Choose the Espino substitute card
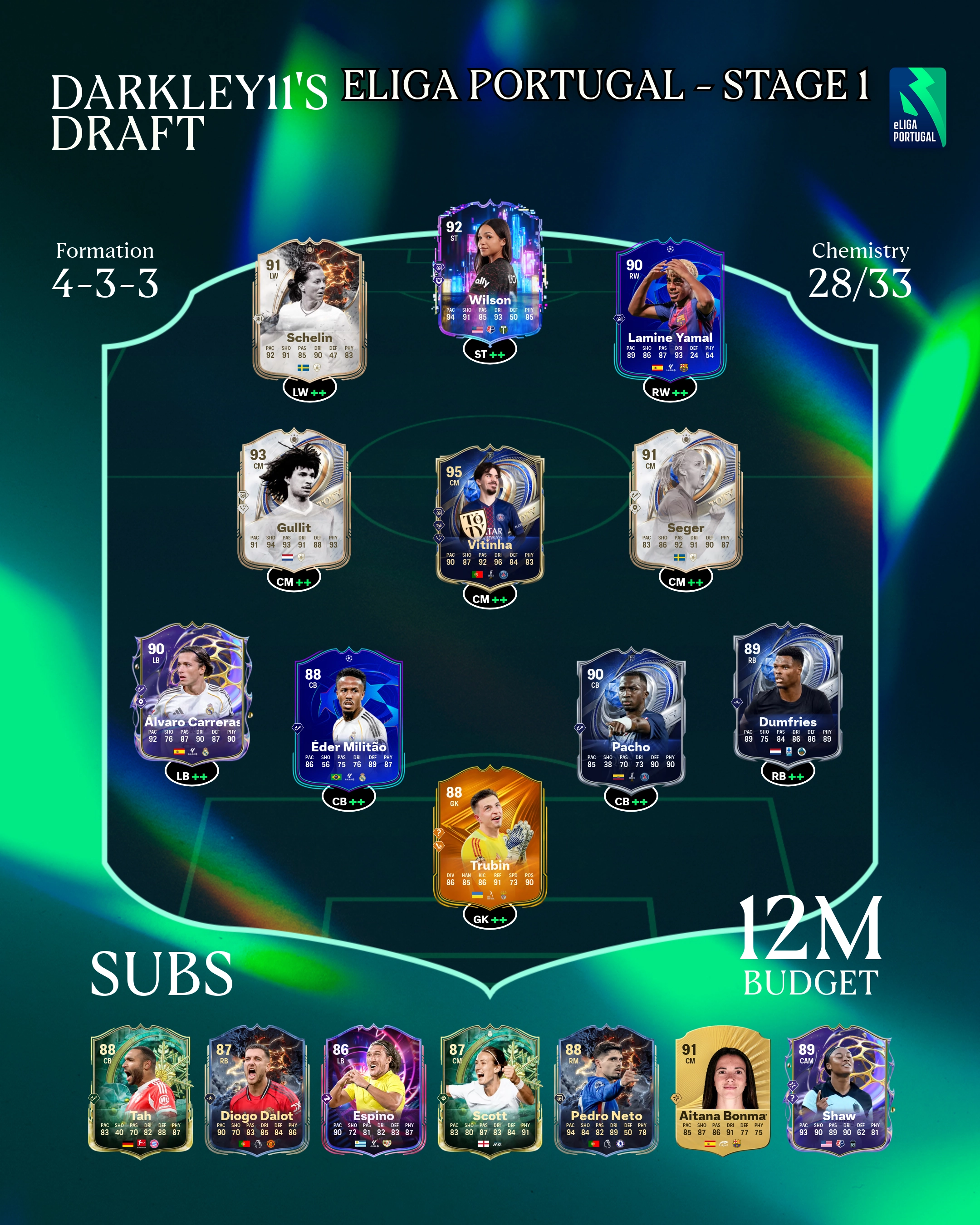The width and height of the screenshot is (980, 1225). 373,1091
